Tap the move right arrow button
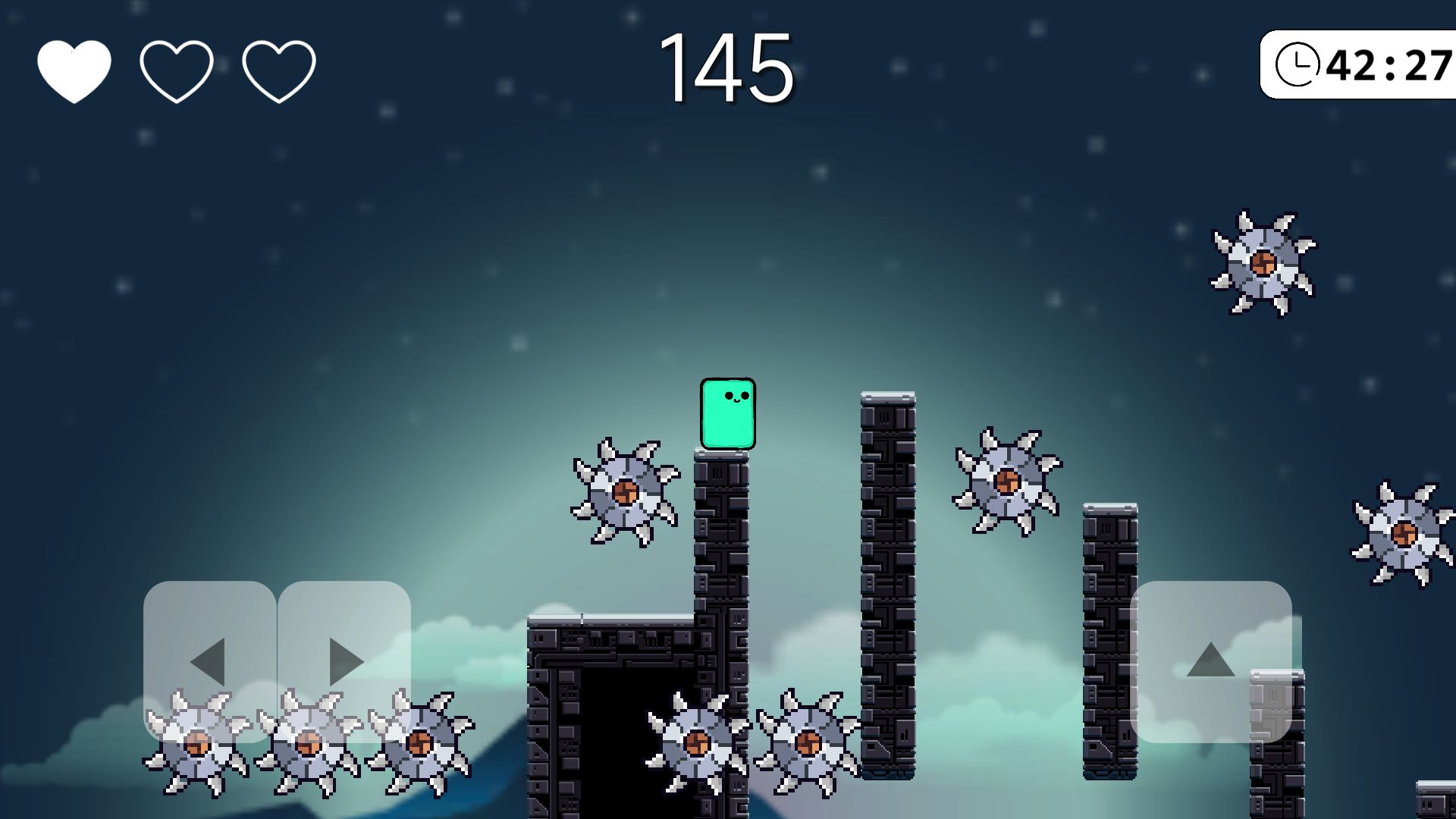This screenshot has width=1456, height=819. (x=344, y=661)
